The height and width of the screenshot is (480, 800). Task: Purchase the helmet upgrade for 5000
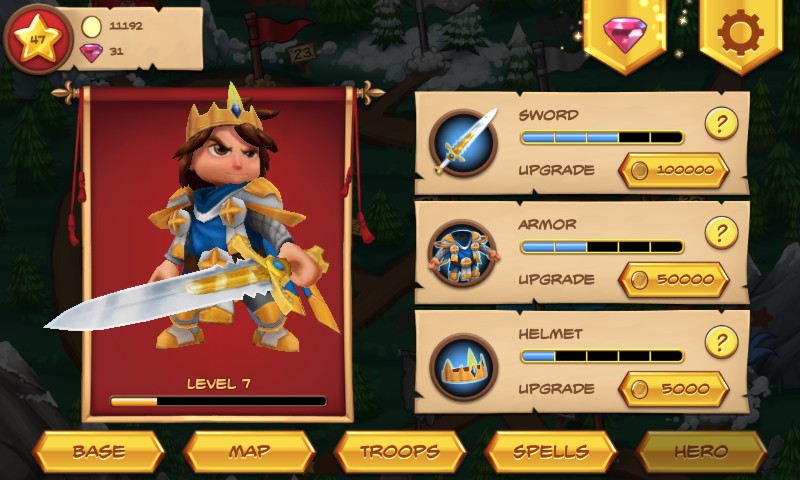pos(673,388)
